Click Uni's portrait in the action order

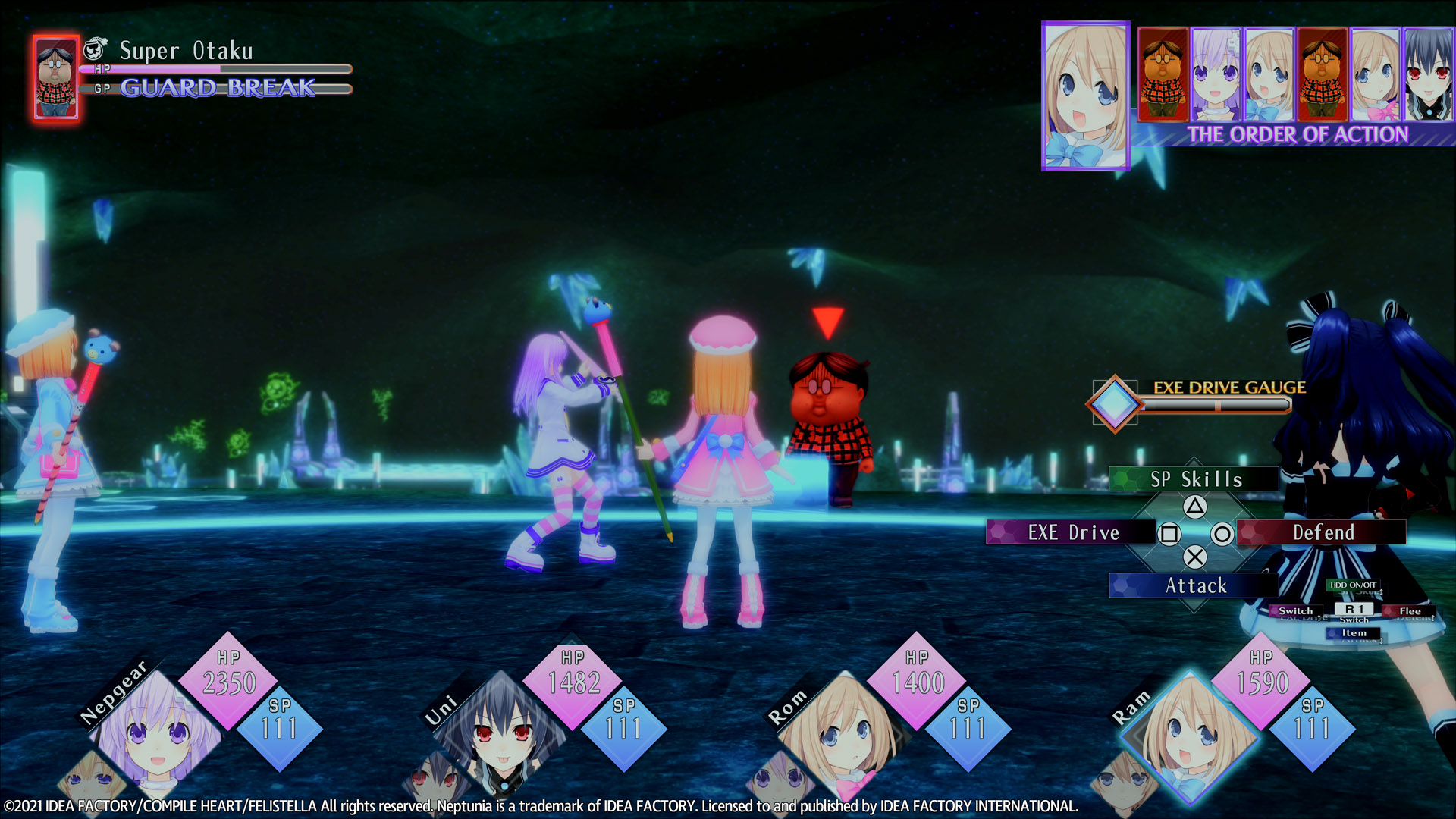coord(1429,75)
